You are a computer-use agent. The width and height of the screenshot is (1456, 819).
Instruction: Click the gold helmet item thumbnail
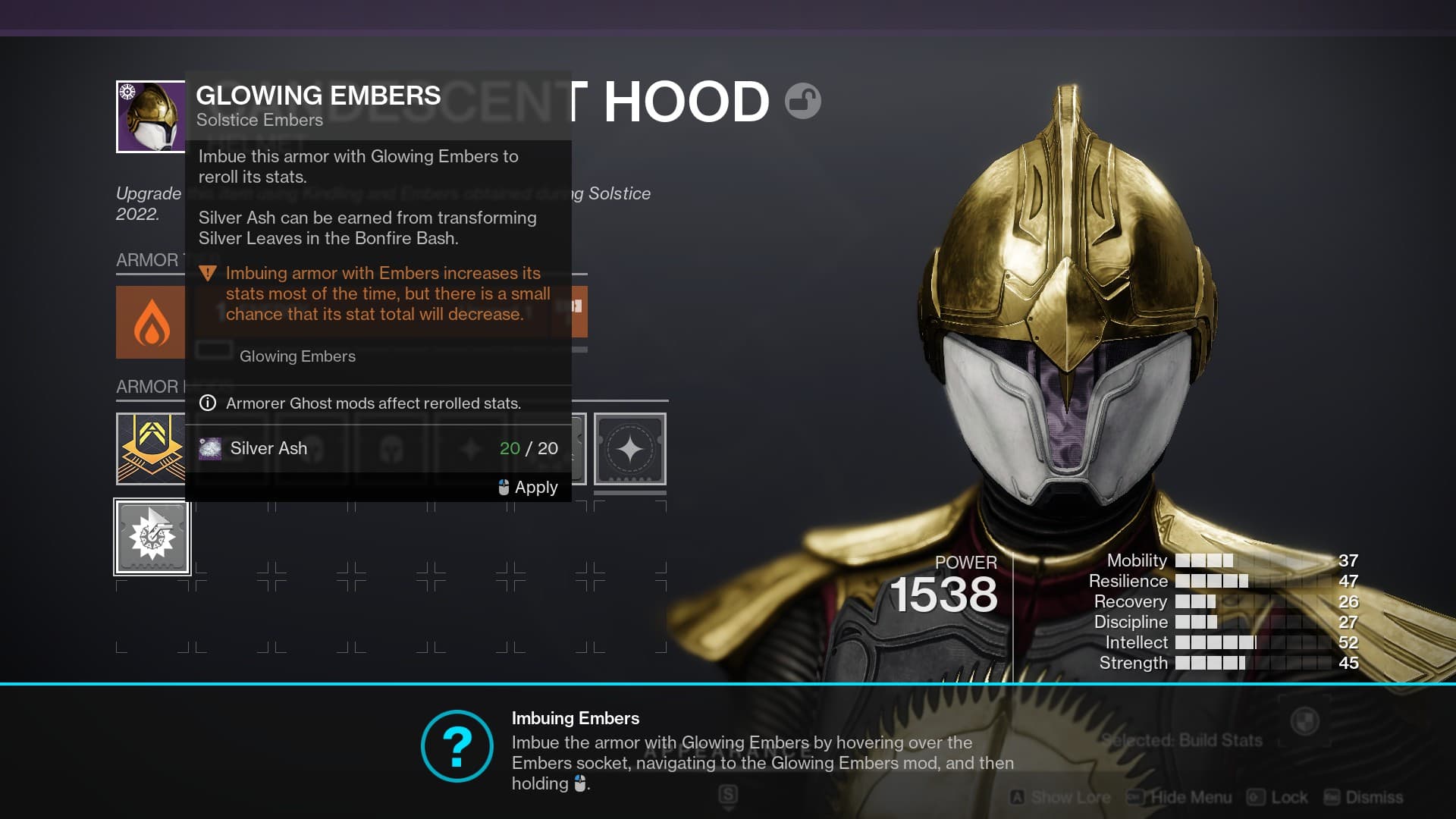(x=151, y=117)
